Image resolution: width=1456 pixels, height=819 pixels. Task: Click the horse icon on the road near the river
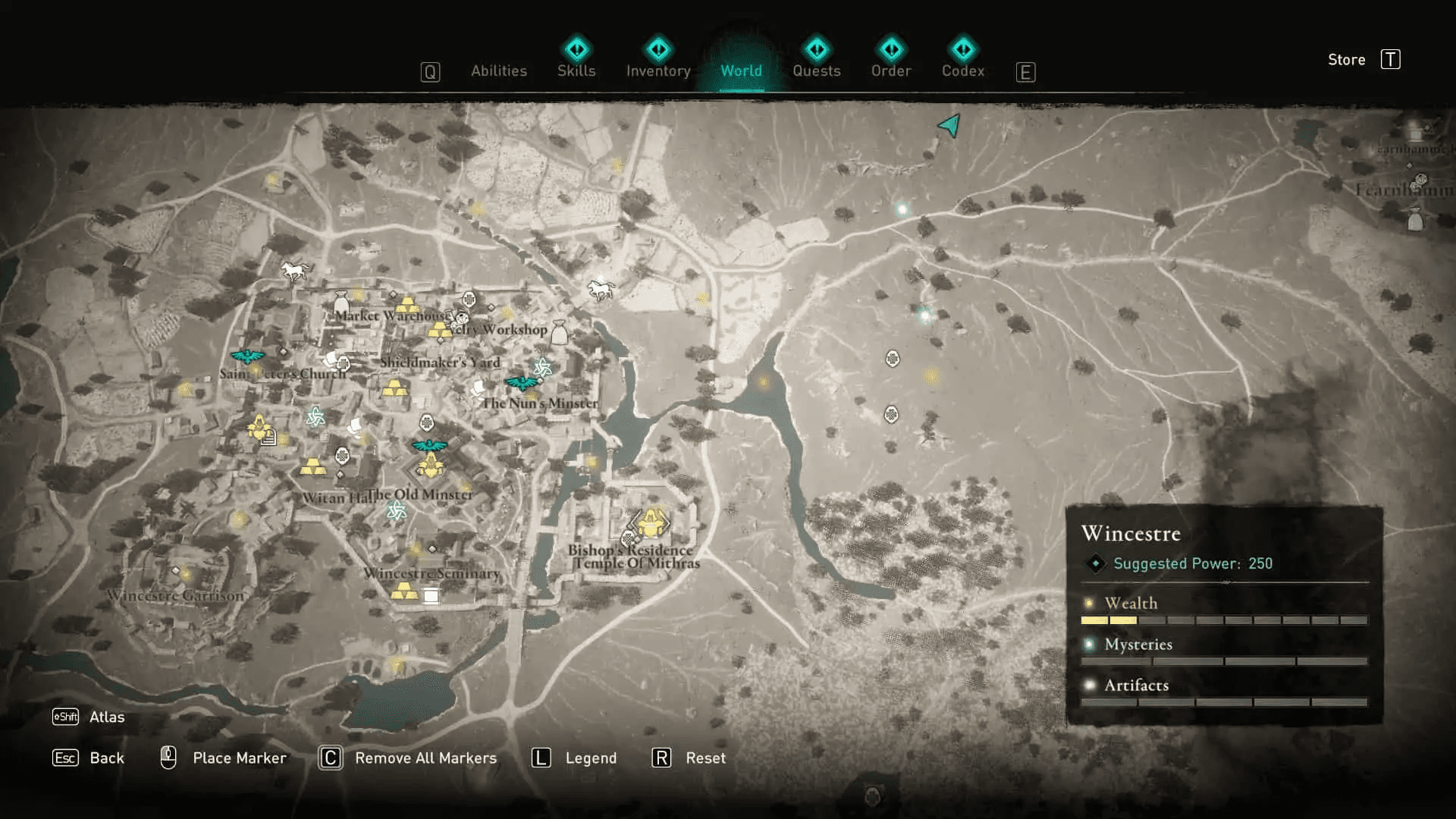click(601, 289)
